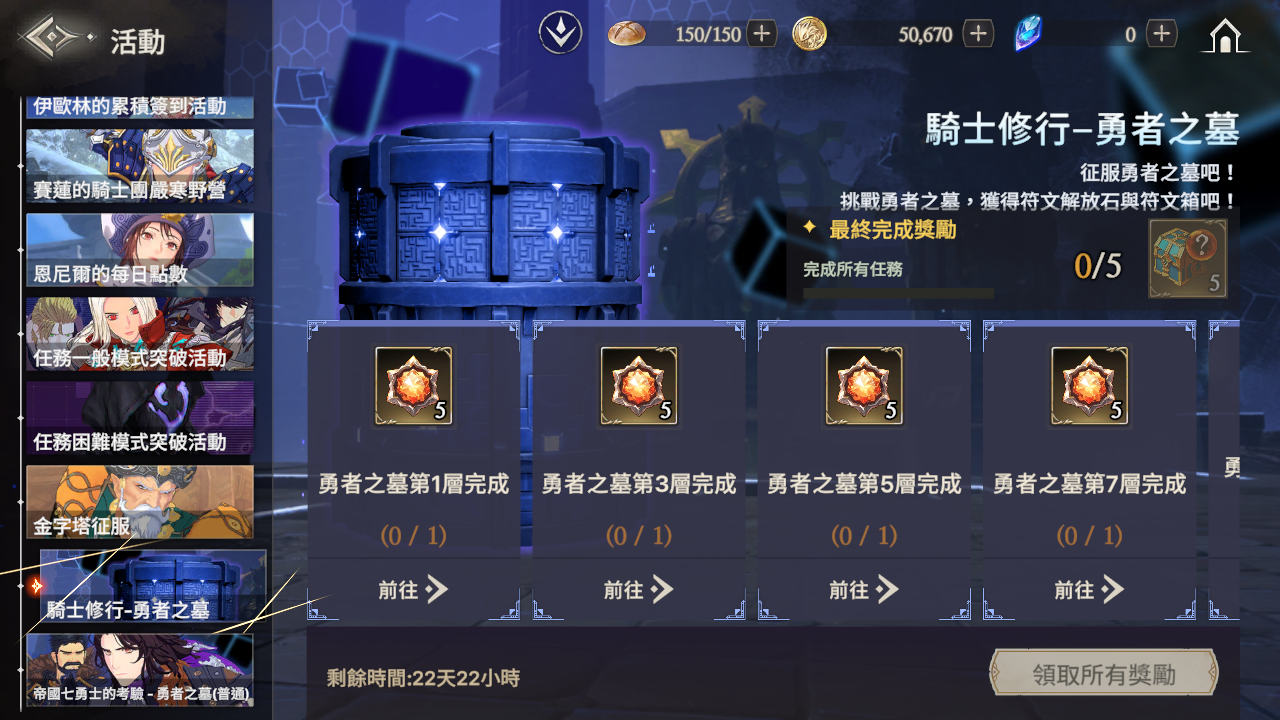Go to 勇者之墓第5層 mission
This screenshot has height=720, width=1280.
(x=864, y=590)
